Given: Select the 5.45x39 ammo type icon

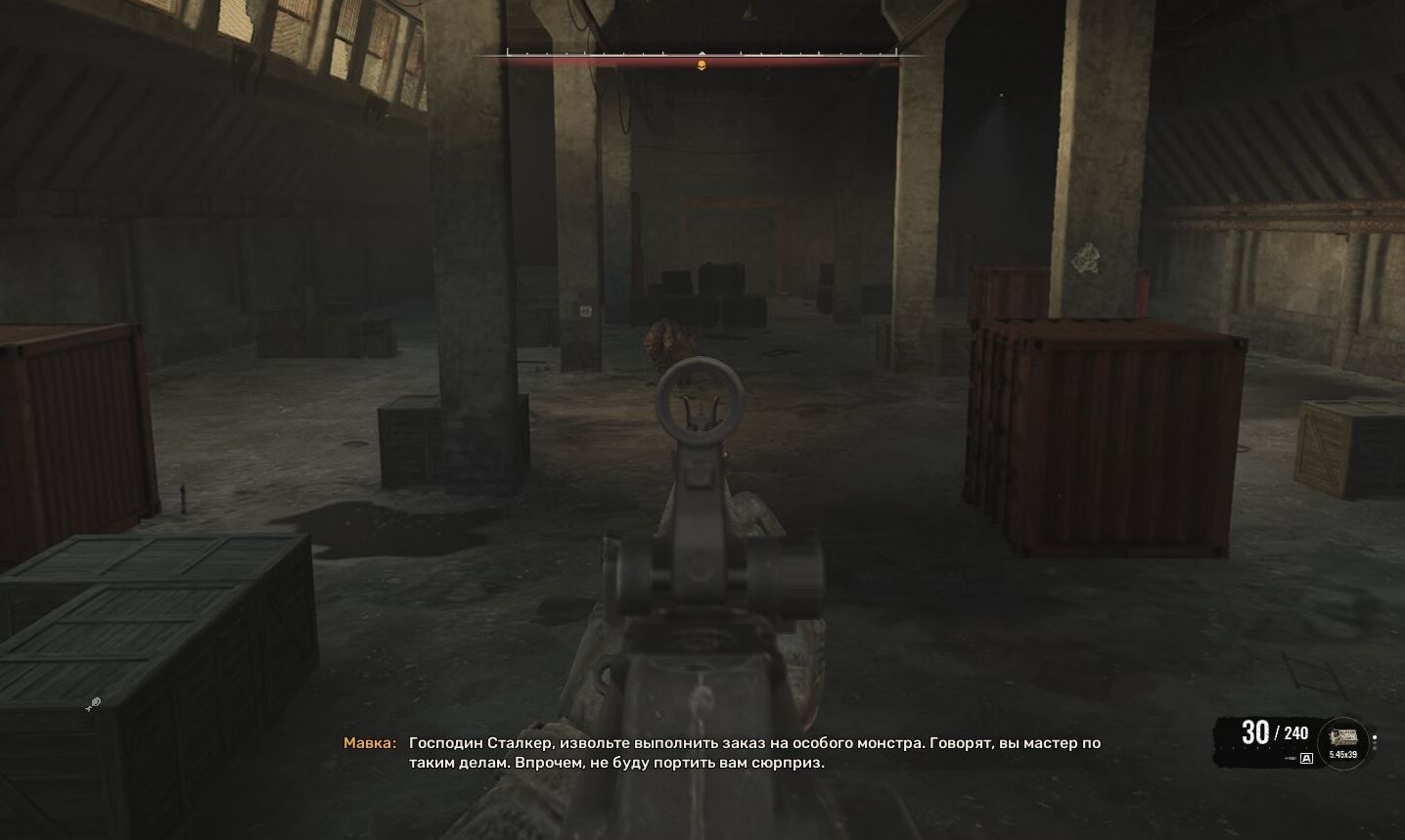Looking at the screenshot, I should 1343,754.
